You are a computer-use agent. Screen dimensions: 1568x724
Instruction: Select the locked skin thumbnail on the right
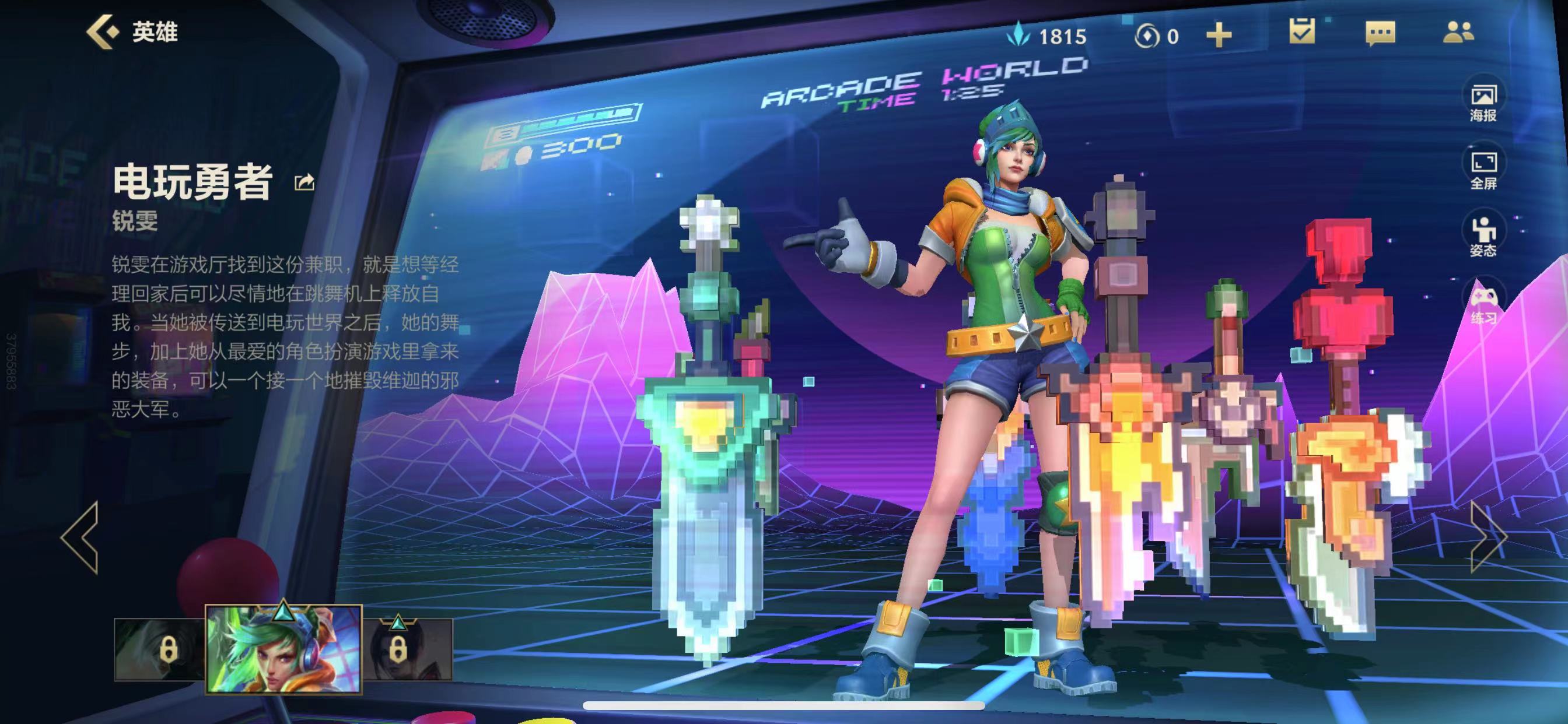(x=408, y=649)
